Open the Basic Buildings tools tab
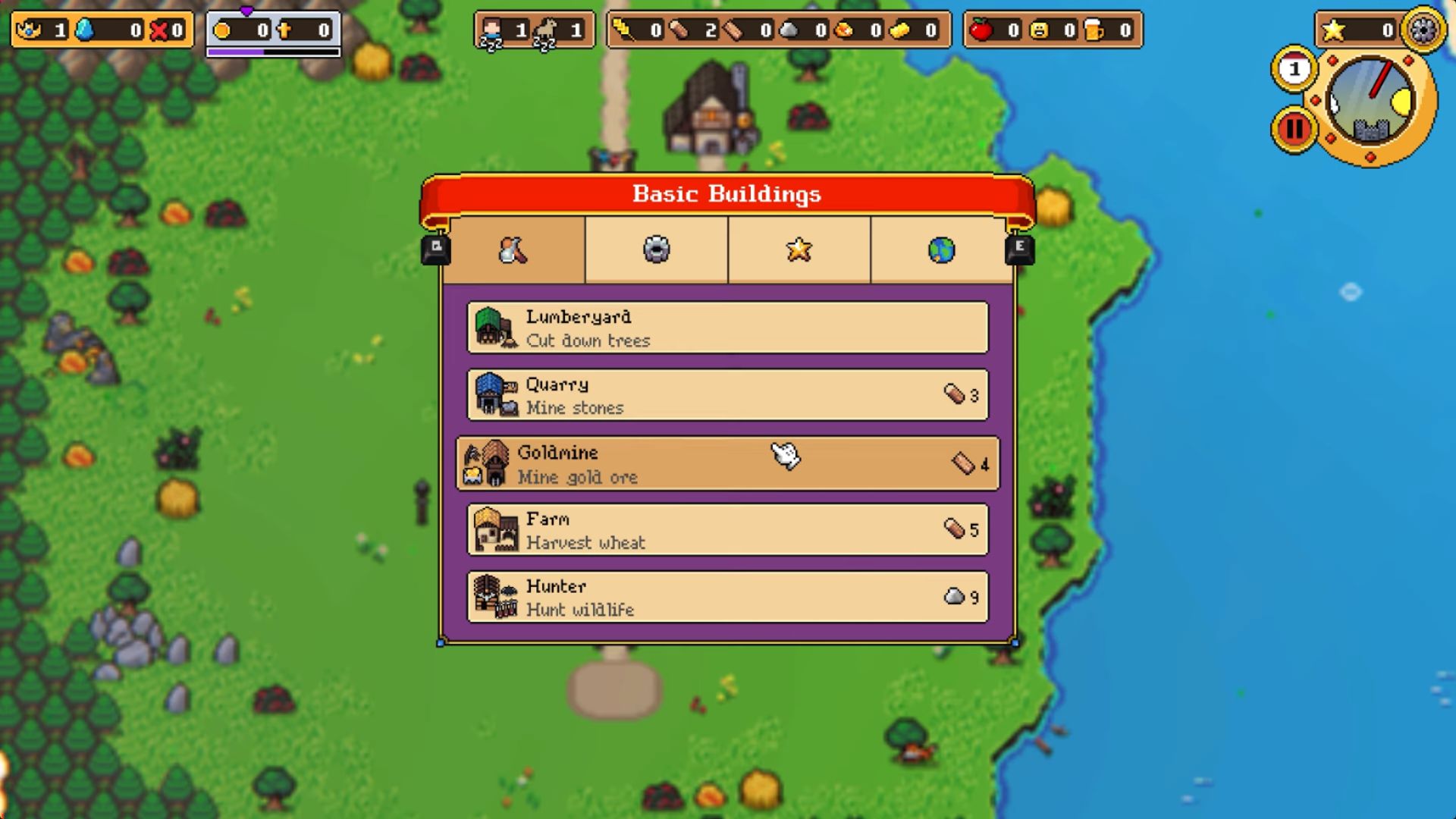 [x=512, y=250]
